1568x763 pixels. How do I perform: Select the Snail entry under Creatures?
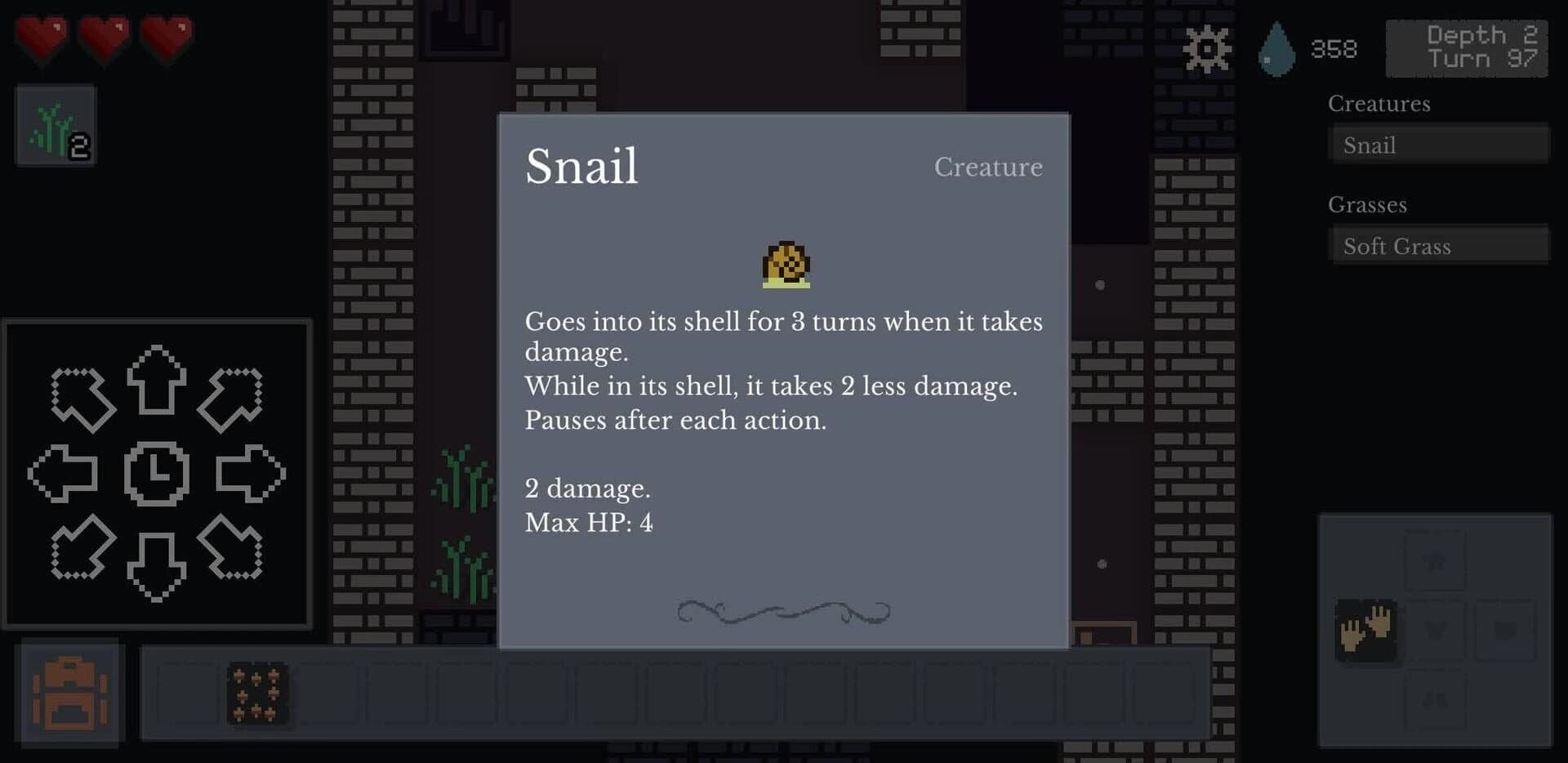1439,145
